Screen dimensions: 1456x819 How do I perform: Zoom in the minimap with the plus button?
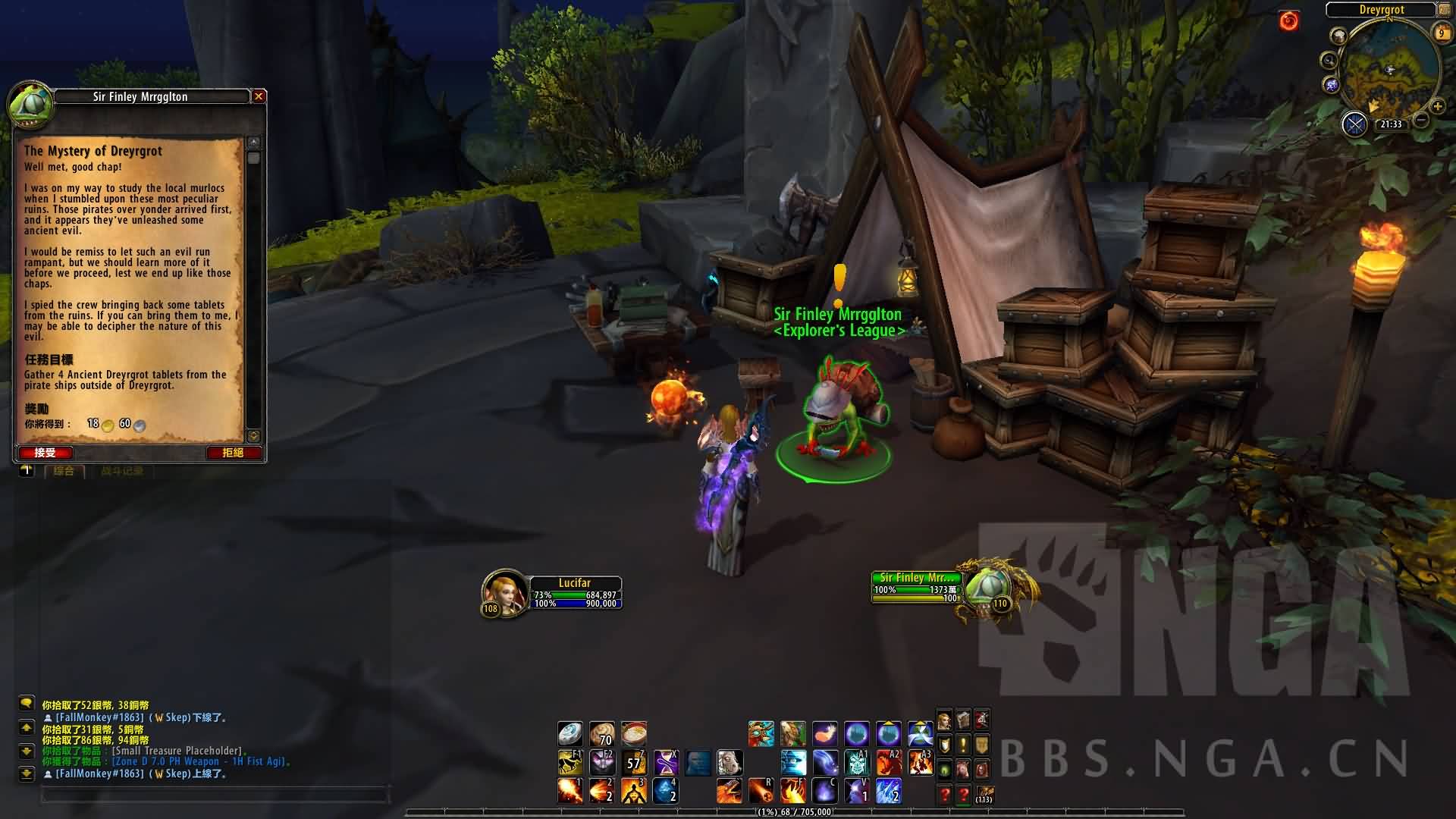(x=1437, y=107)
